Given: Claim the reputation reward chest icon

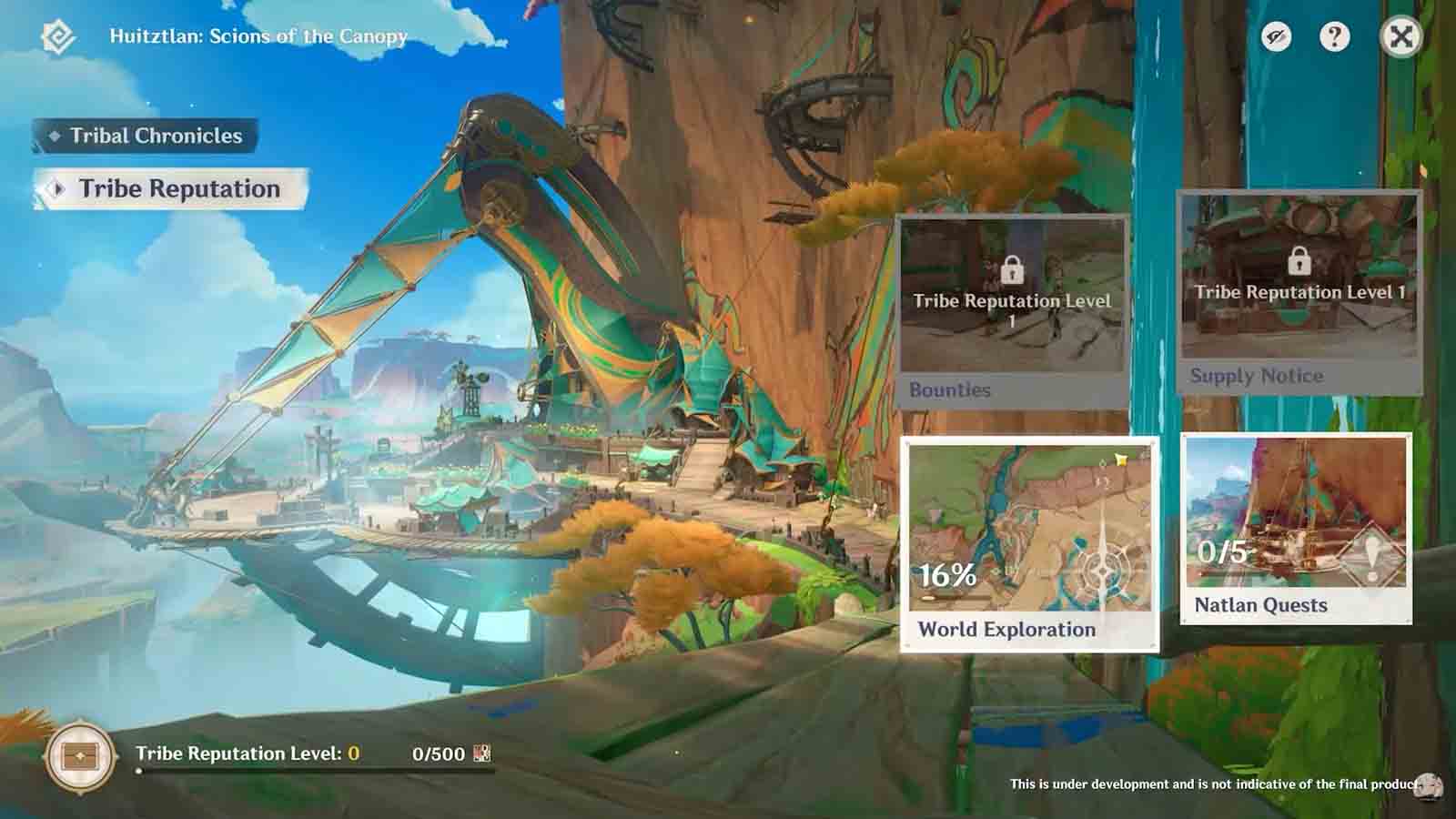Looking at the screenshot, I should (80, 756).
